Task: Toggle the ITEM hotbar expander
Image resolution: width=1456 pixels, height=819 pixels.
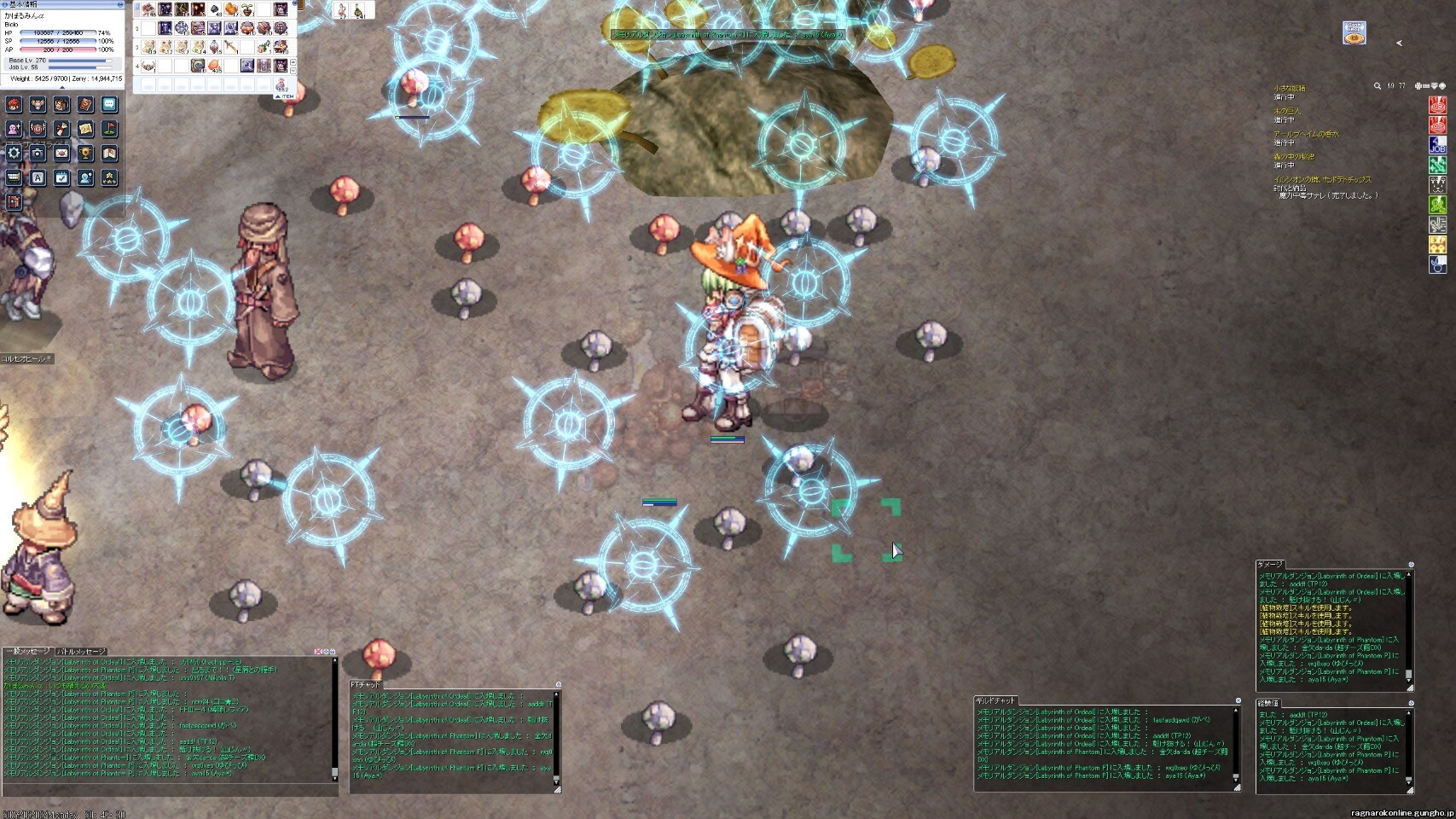Action: [282, 96]
